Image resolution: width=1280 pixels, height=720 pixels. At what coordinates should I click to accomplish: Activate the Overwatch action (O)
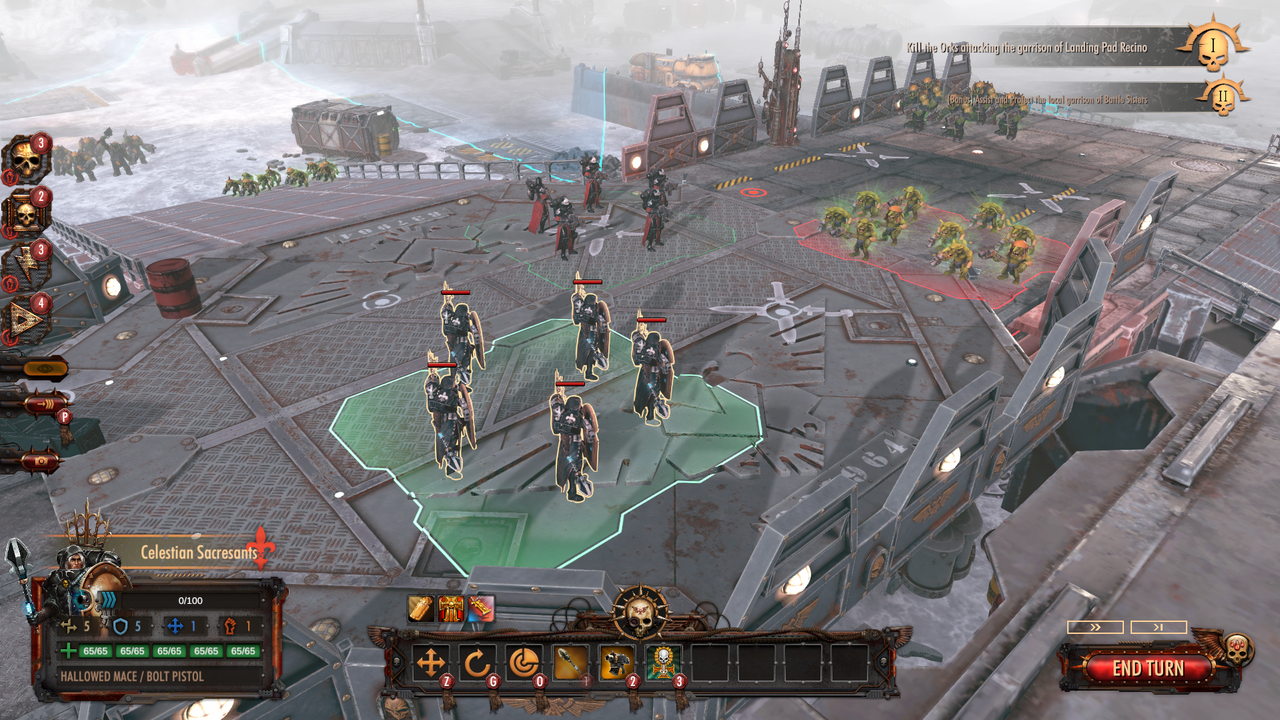(523, 663)
